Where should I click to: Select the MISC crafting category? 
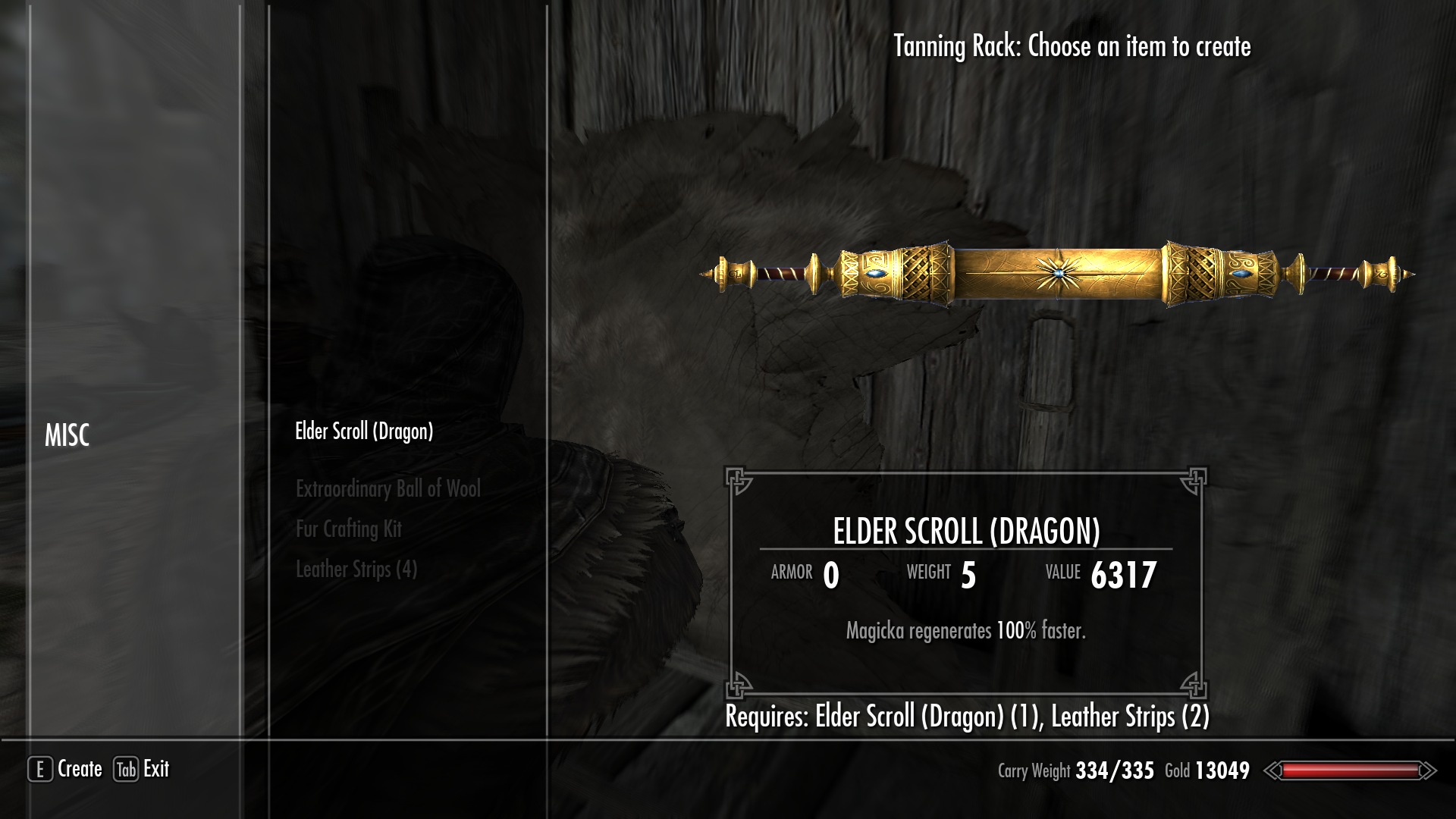tap(67, 435)
